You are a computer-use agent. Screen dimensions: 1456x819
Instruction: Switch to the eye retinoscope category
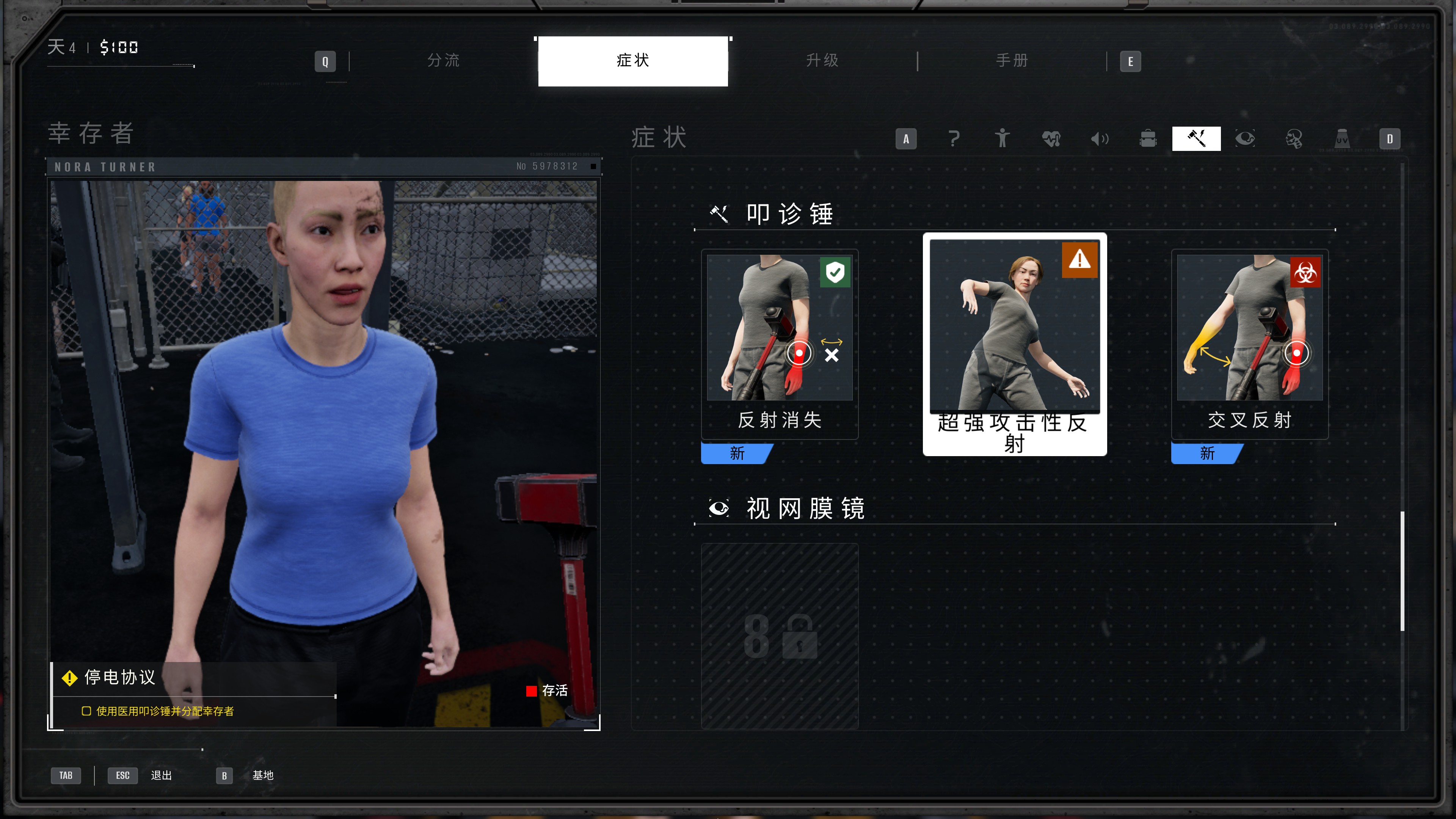(1245, 138)
